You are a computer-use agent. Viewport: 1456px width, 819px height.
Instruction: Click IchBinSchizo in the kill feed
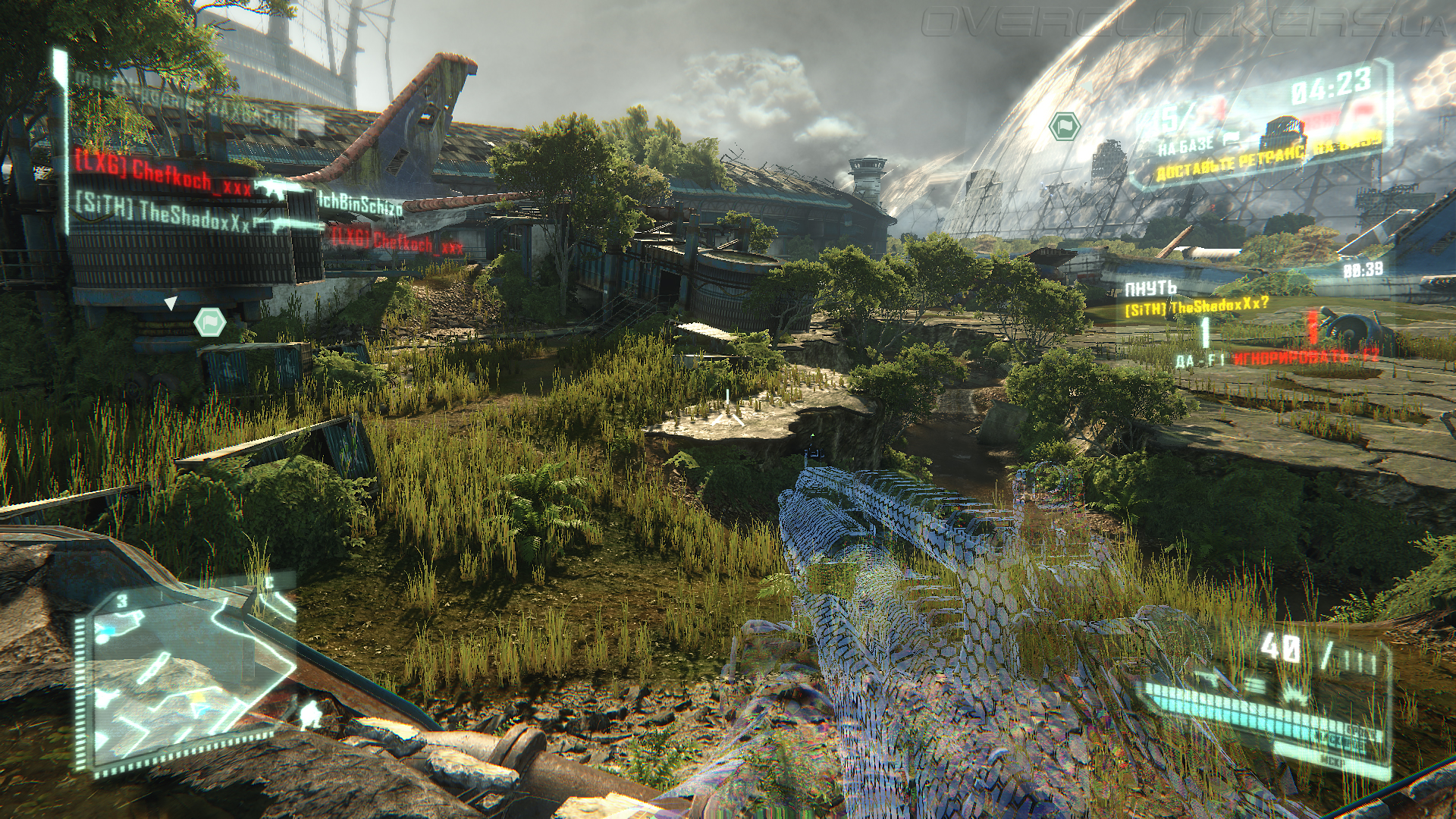pos(360,203)
